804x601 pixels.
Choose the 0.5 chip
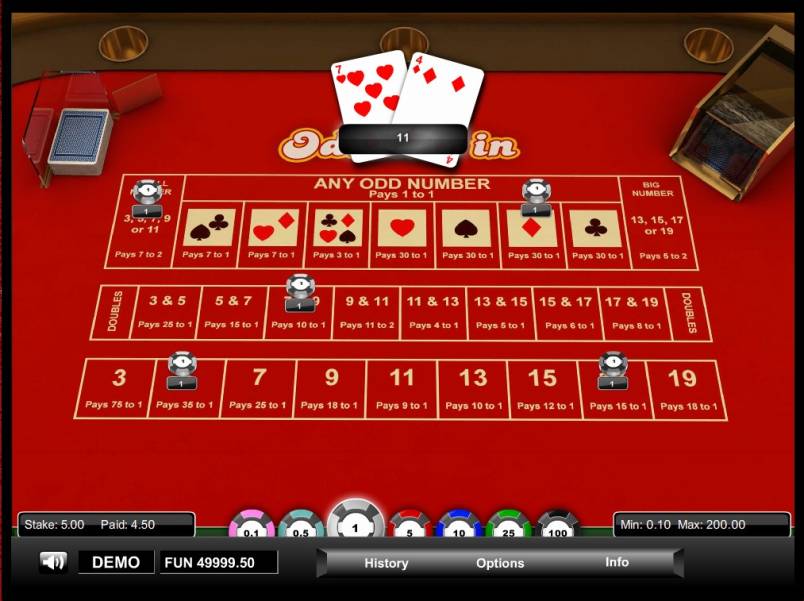pos(300,527)
